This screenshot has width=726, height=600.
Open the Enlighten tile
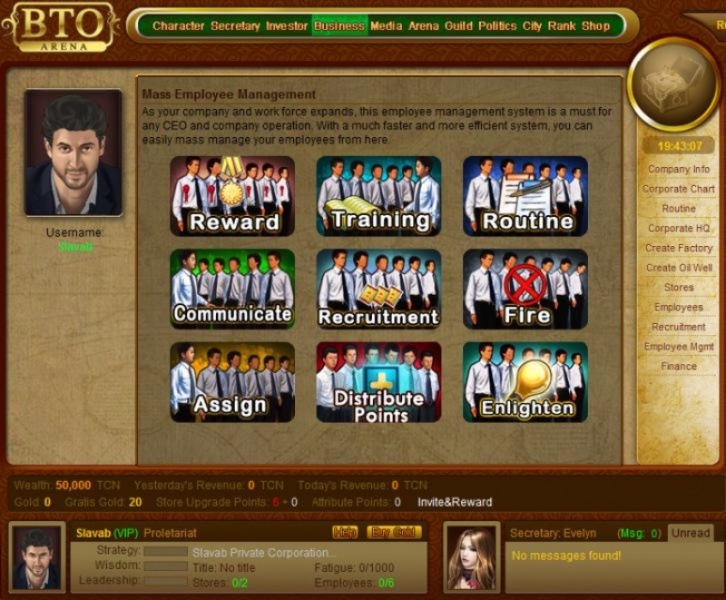pyautogui.click(x=524, y=382)
